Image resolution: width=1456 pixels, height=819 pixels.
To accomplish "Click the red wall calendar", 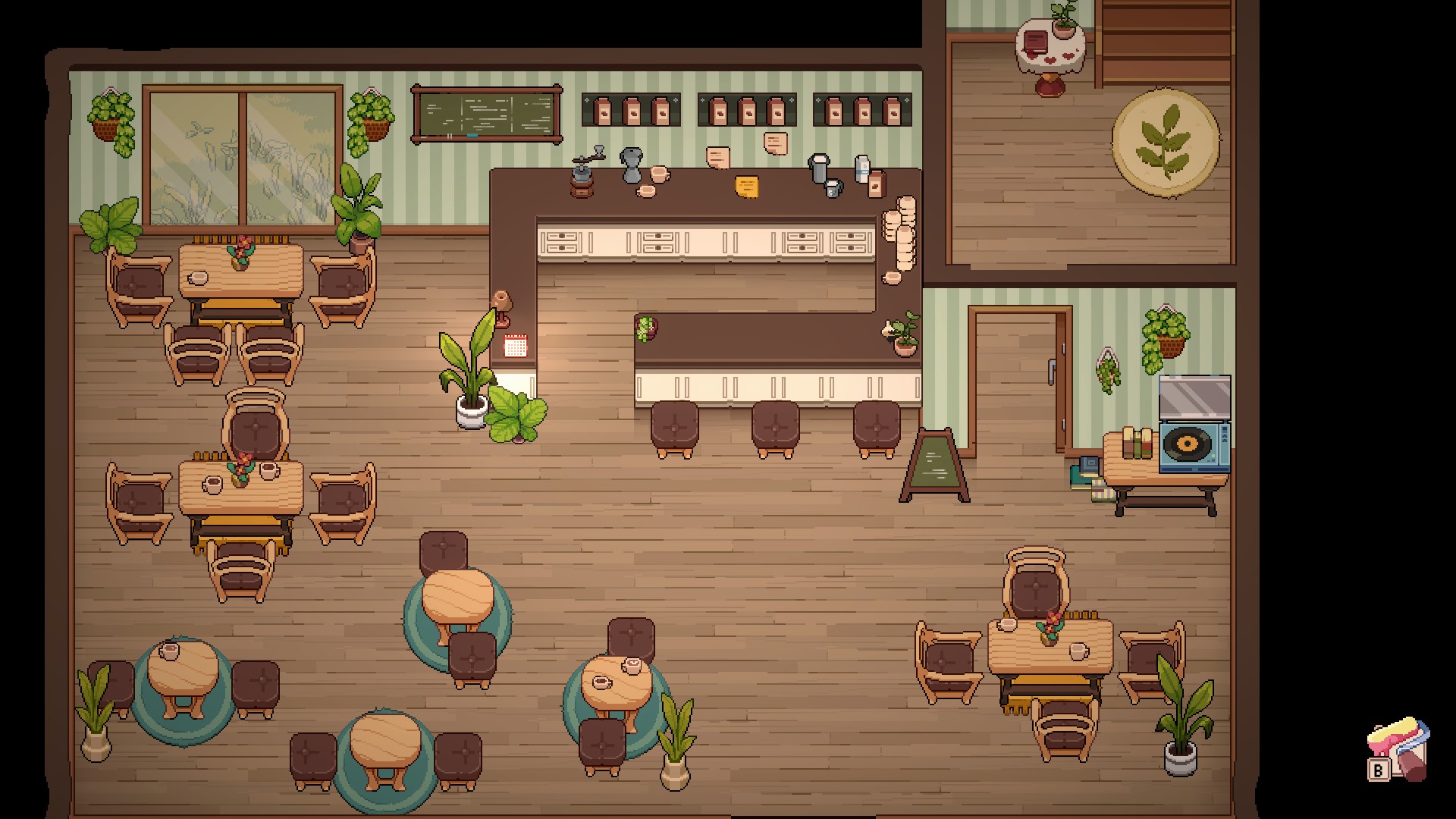I will tap(516, 346).
